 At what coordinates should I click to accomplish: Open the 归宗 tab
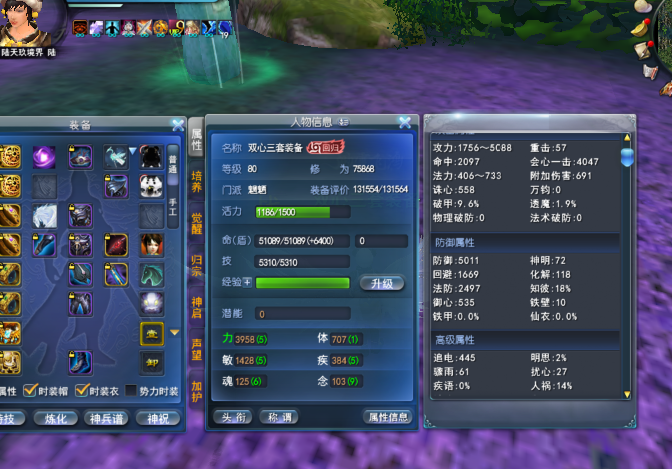click(197, 265)
